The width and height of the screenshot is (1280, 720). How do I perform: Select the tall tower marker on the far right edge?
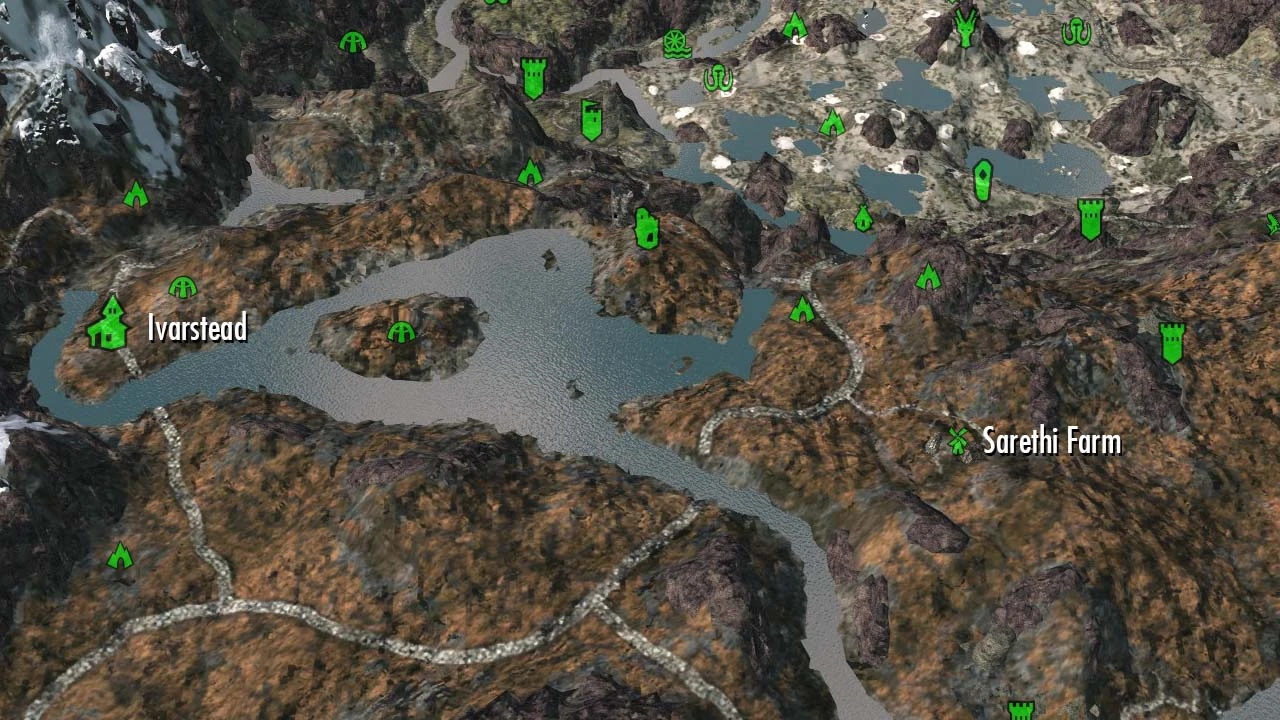[x=1172, y=342]
